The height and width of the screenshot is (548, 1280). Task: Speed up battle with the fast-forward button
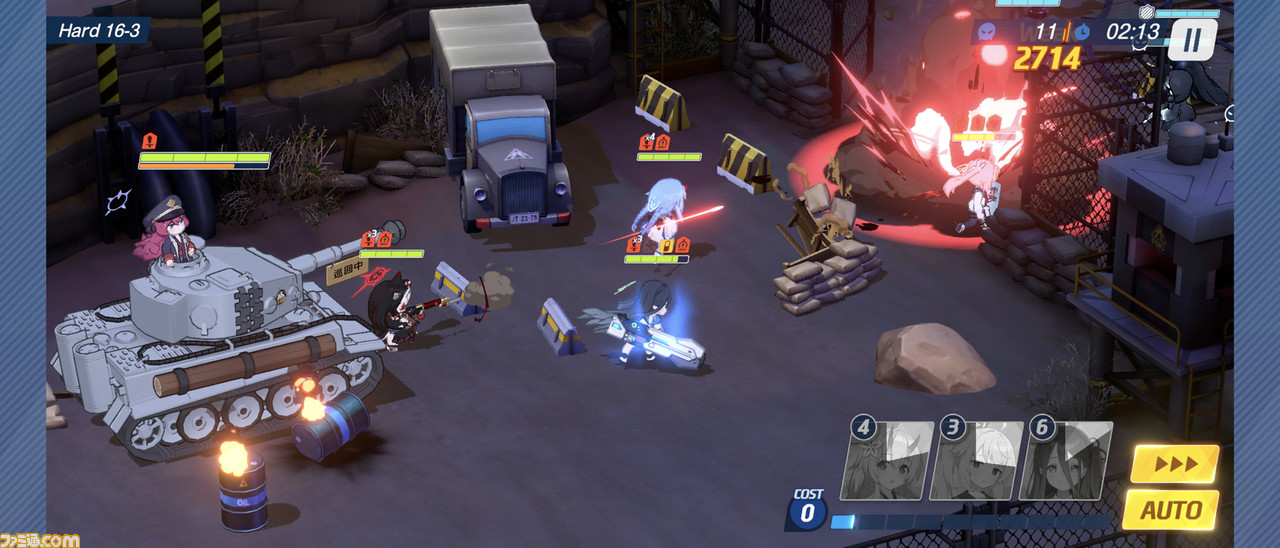tap(1175, 464)
